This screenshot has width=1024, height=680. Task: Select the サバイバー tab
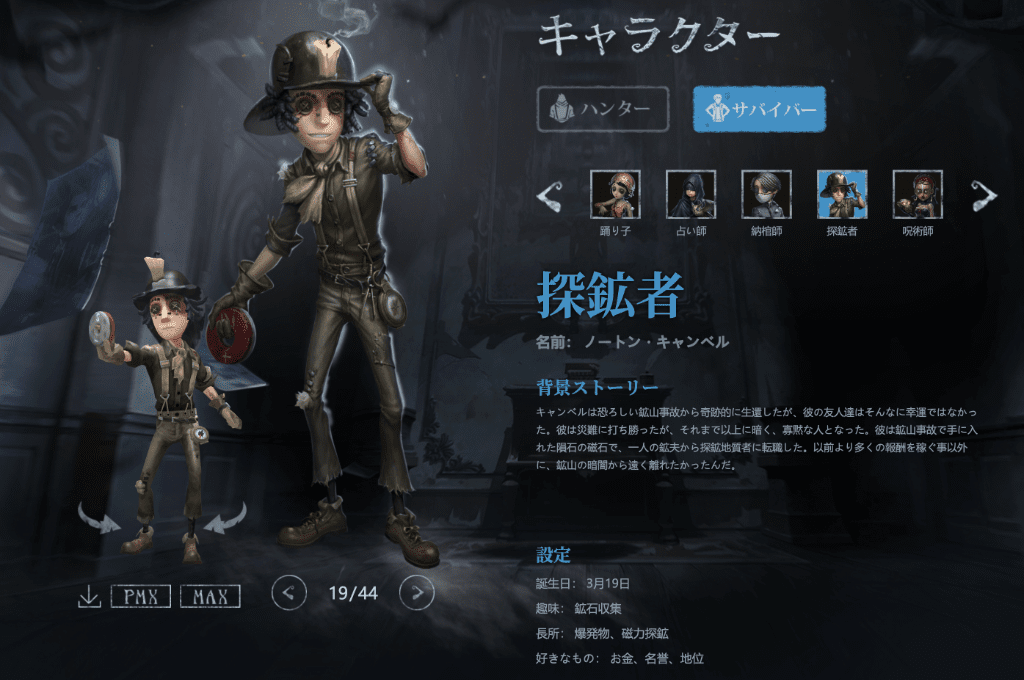pyautogui.click(x=759, y=109)
